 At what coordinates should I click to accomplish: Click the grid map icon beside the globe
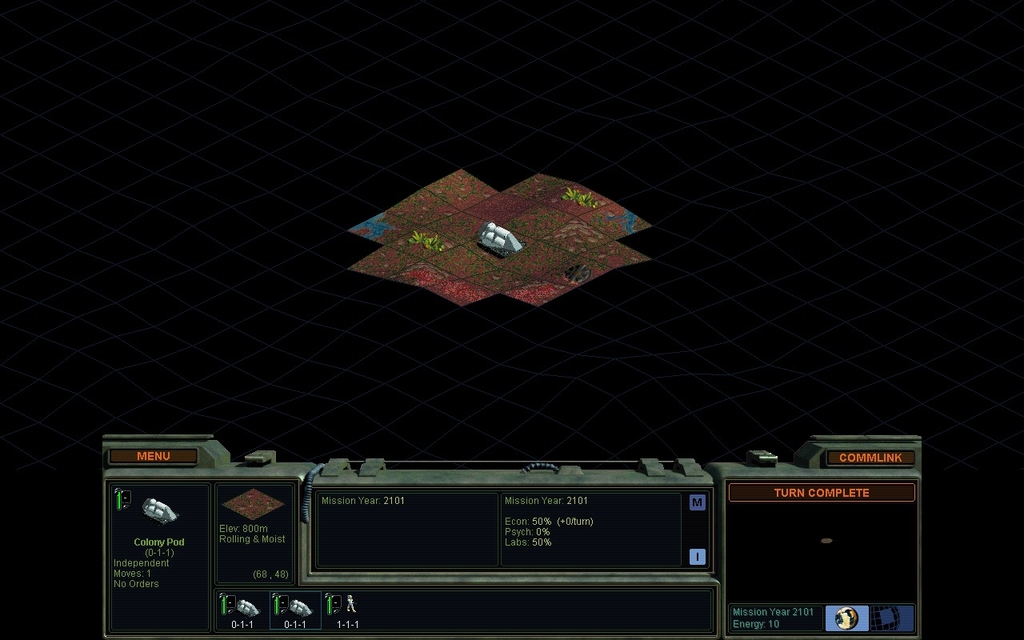pyautogui.click(x=887, y=617)
